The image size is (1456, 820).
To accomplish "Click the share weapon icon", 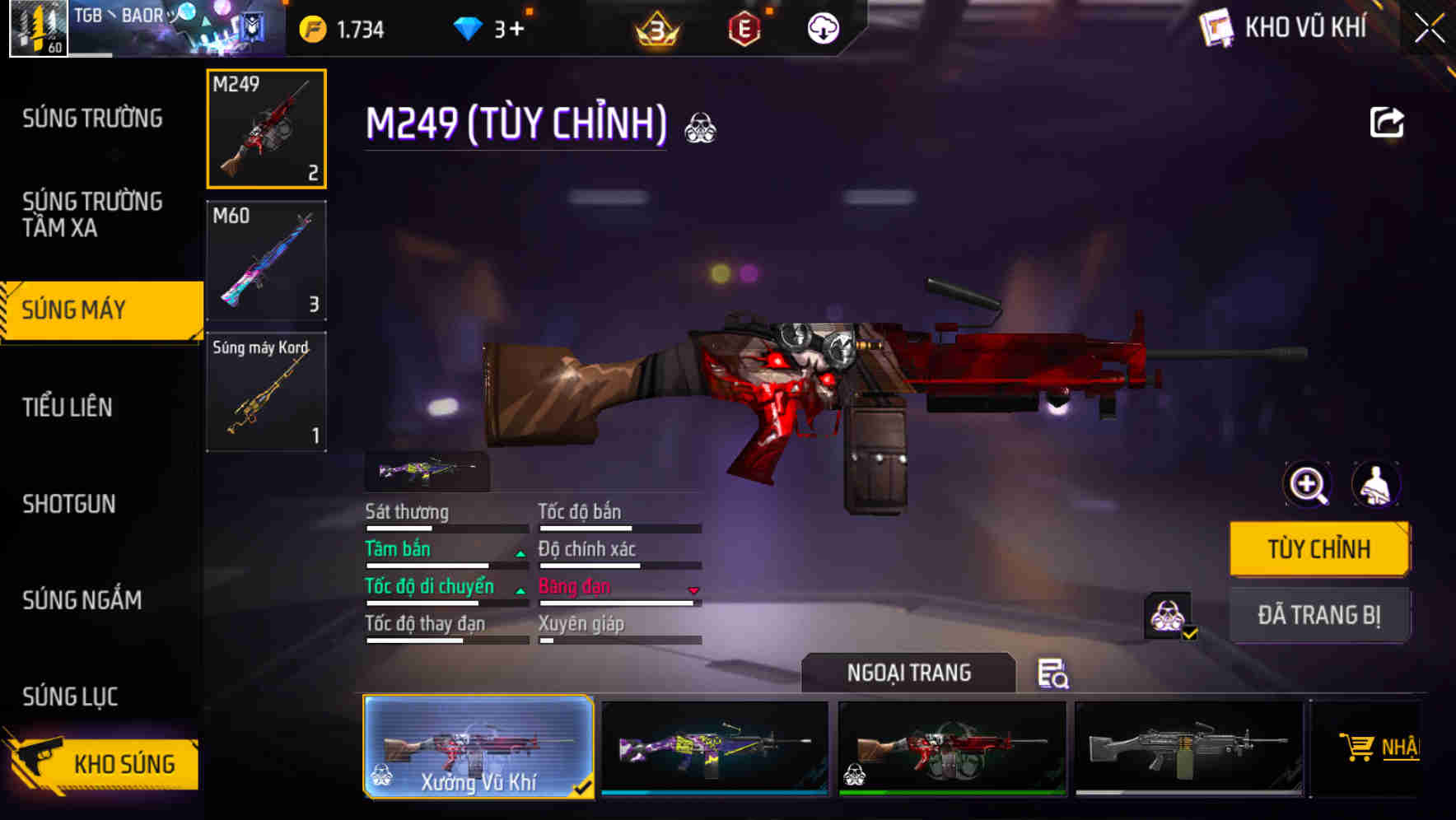I will point(1388,122).
